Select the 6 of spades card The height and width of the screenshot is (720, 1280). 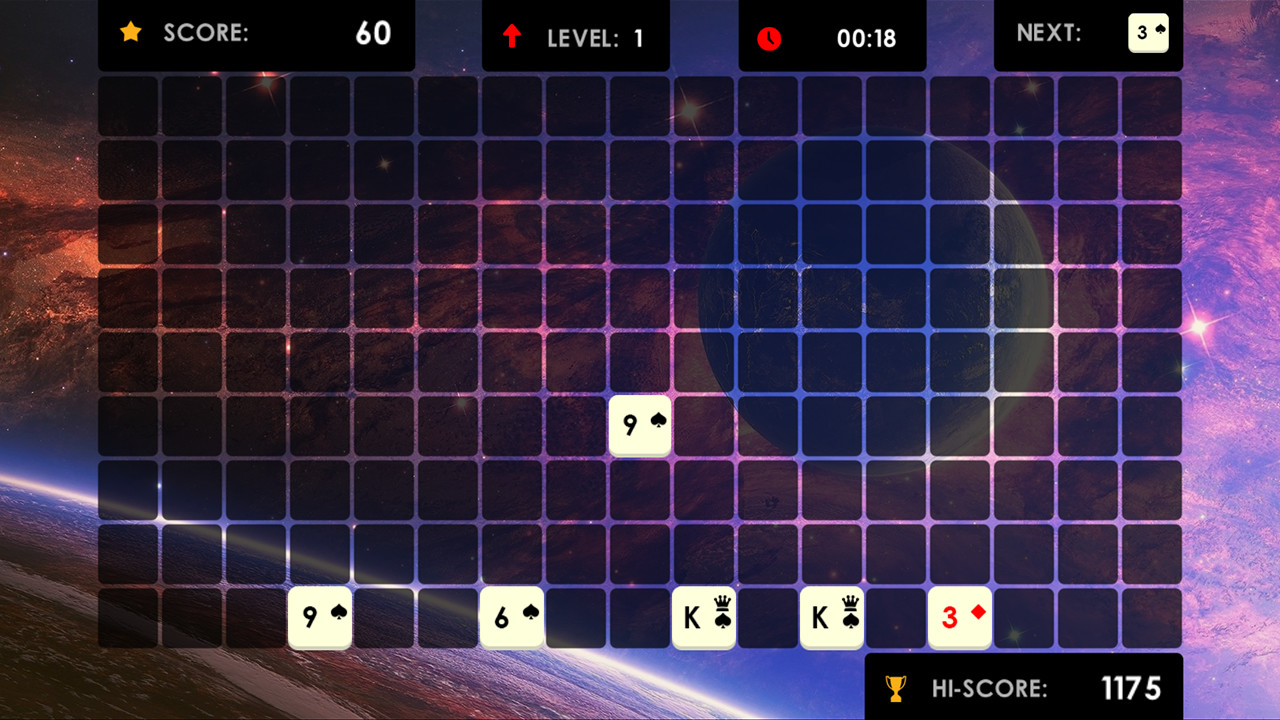(x=512, y=617)
